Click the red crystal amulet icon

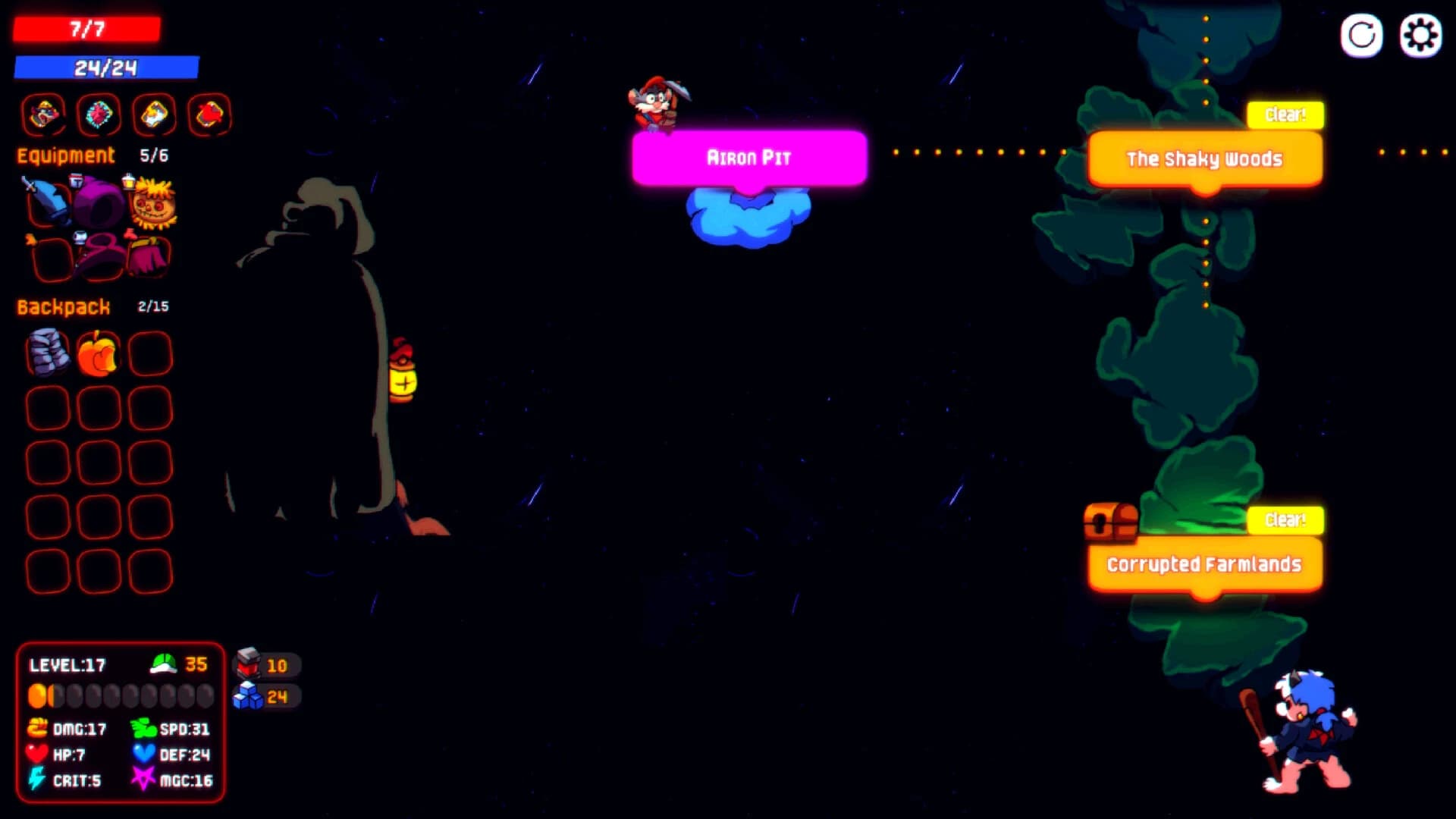click(x=99, y=114)
